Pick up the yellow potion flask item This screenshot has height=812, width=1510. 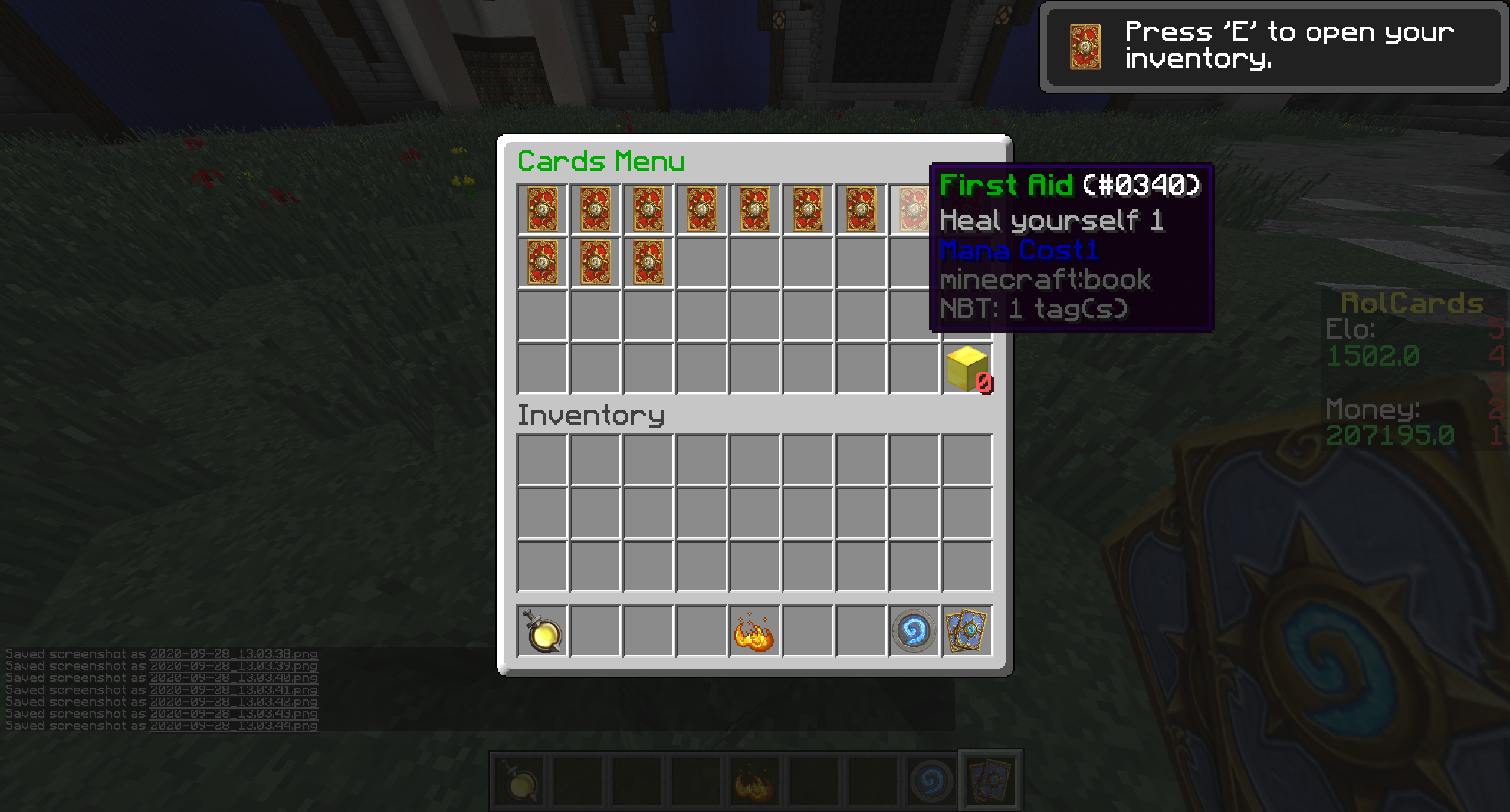542,632
